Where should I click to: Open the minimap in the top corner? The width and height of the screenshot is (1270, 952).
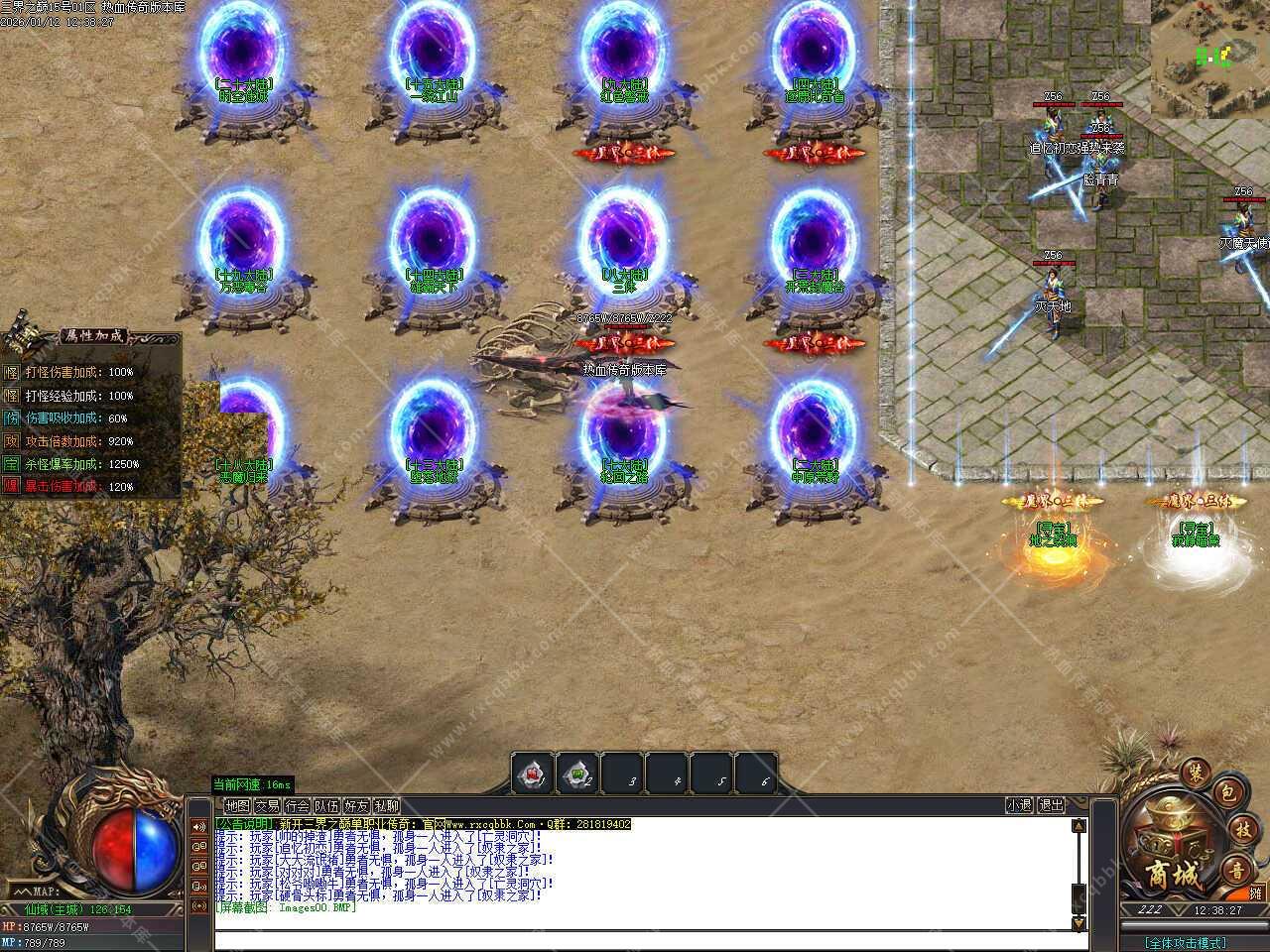(1210, 58)
